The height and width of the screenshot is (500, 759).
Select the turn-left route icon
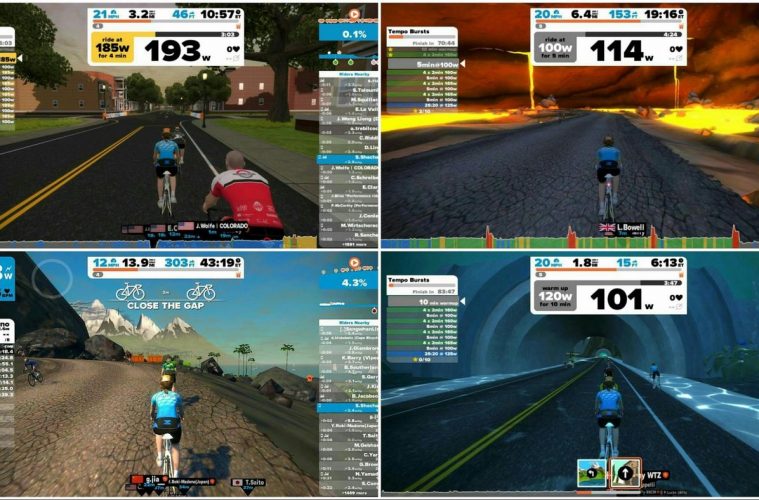[x=590, y=472]
